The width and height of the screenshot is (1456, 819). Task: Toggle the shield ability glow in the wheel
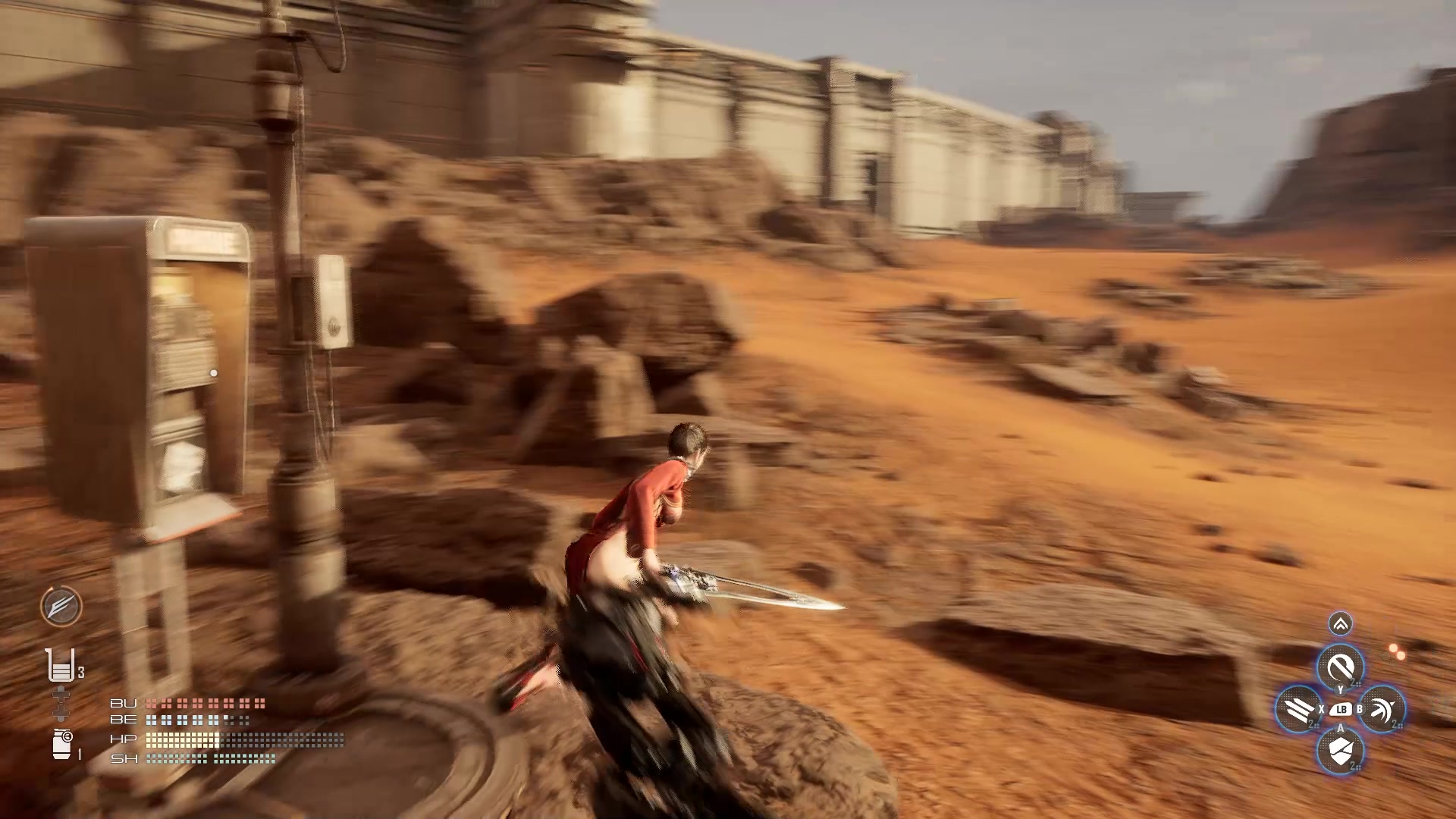click(x=1340, y=752)
